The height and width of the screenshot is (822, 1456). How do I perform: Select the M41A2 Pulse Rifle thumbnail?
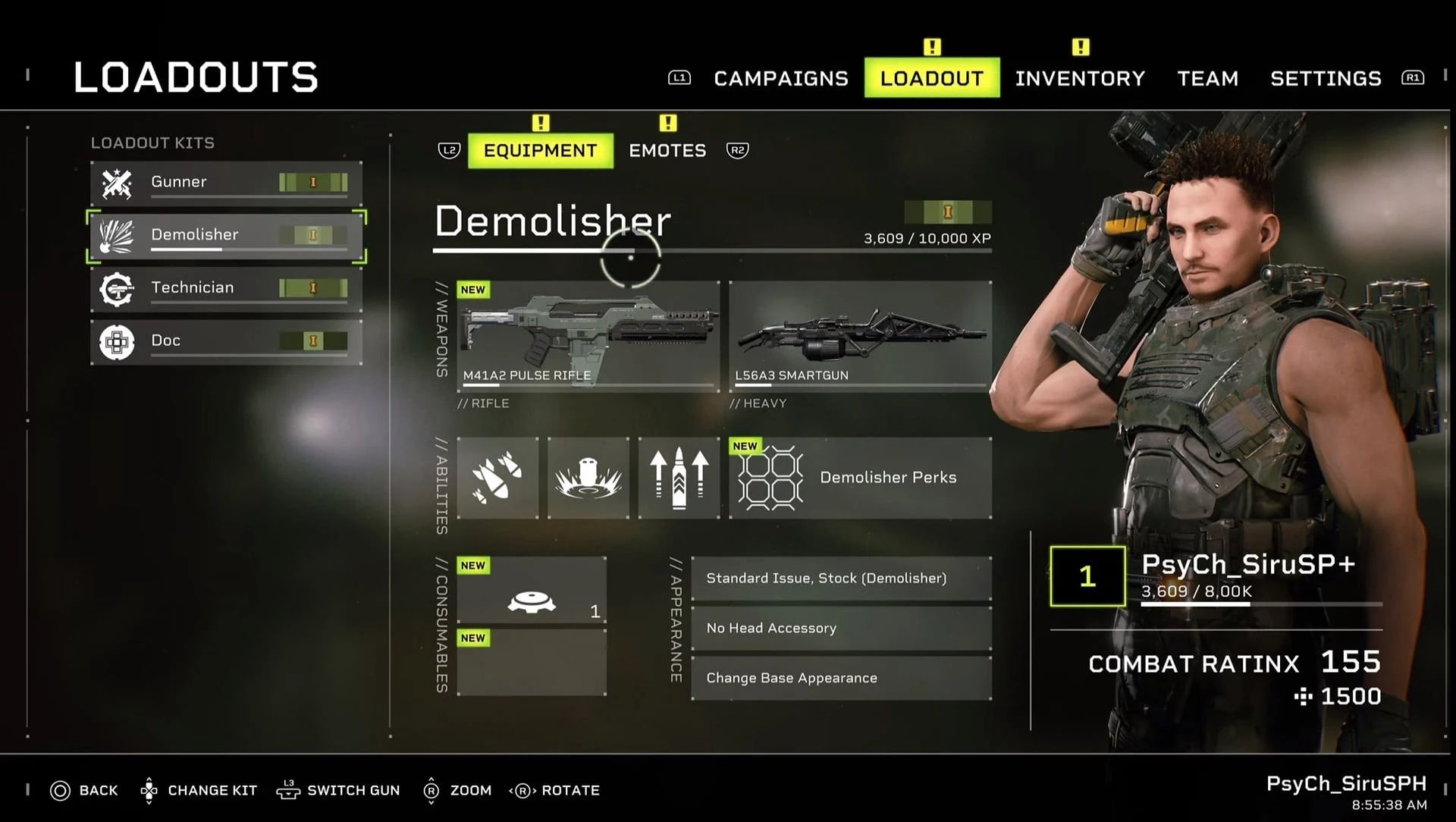588,334
